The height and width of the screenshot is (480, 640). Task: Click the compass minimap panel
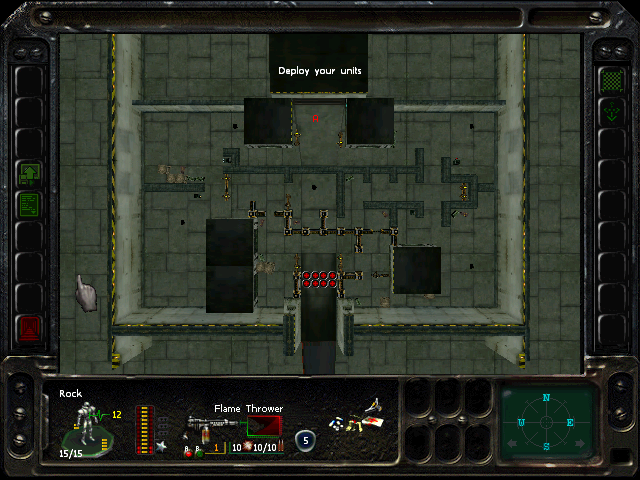coord(547,421)
